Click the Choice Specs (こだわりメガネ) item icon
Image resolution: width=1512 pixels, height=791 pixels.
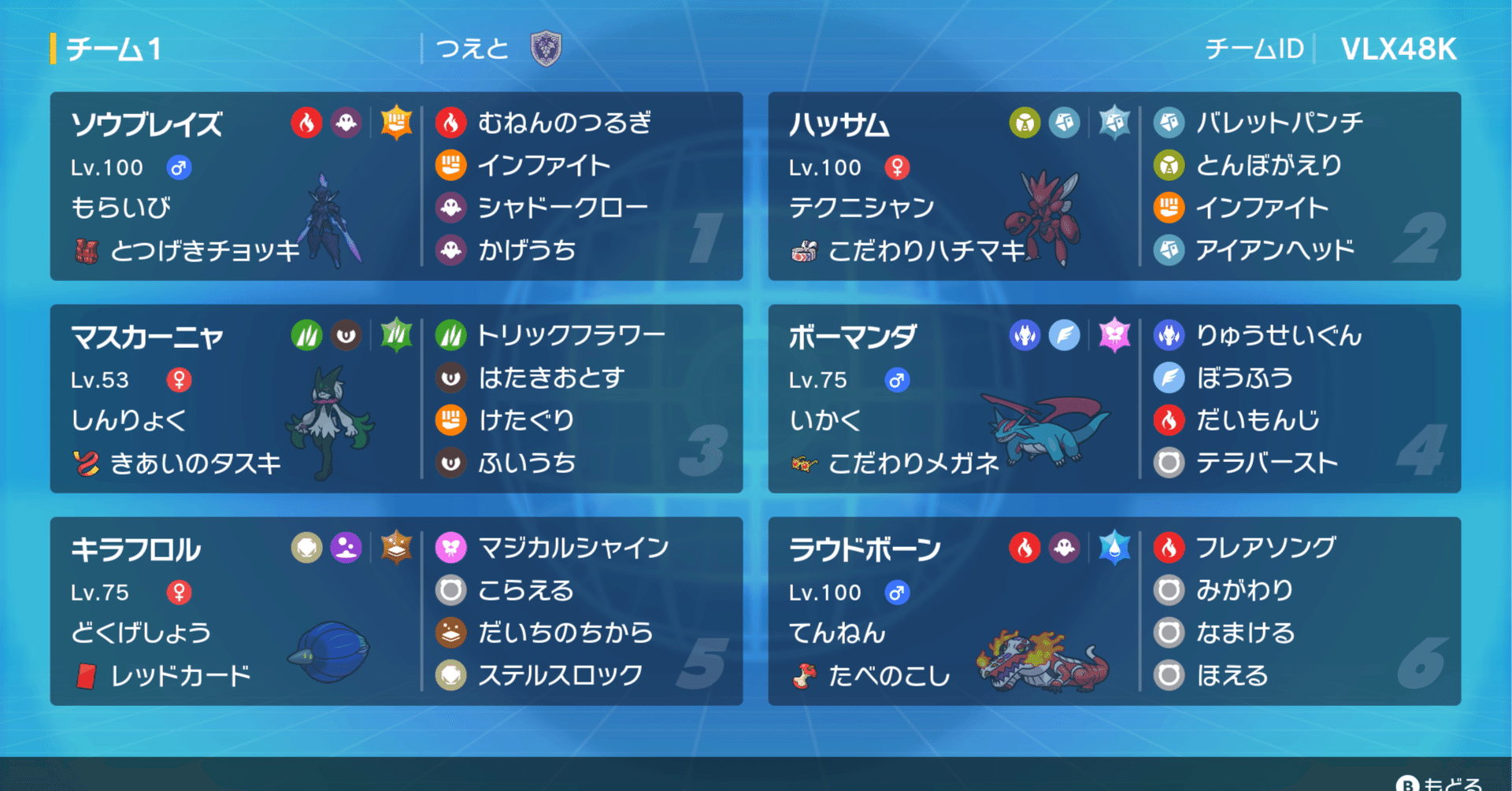click(805, 464)
